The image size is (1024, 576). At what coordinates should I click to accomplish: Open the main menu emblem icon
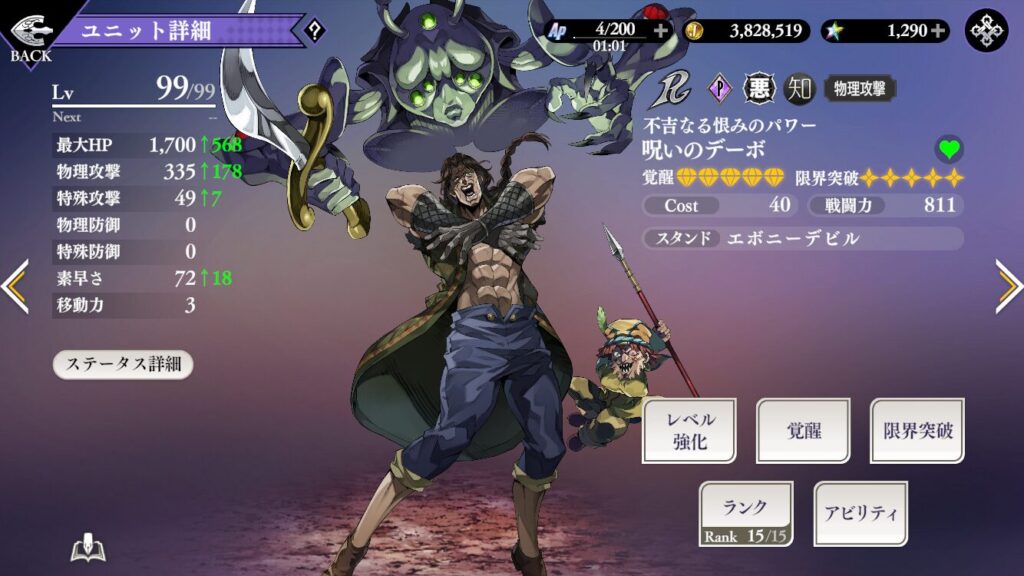click(x=986, y=31)
